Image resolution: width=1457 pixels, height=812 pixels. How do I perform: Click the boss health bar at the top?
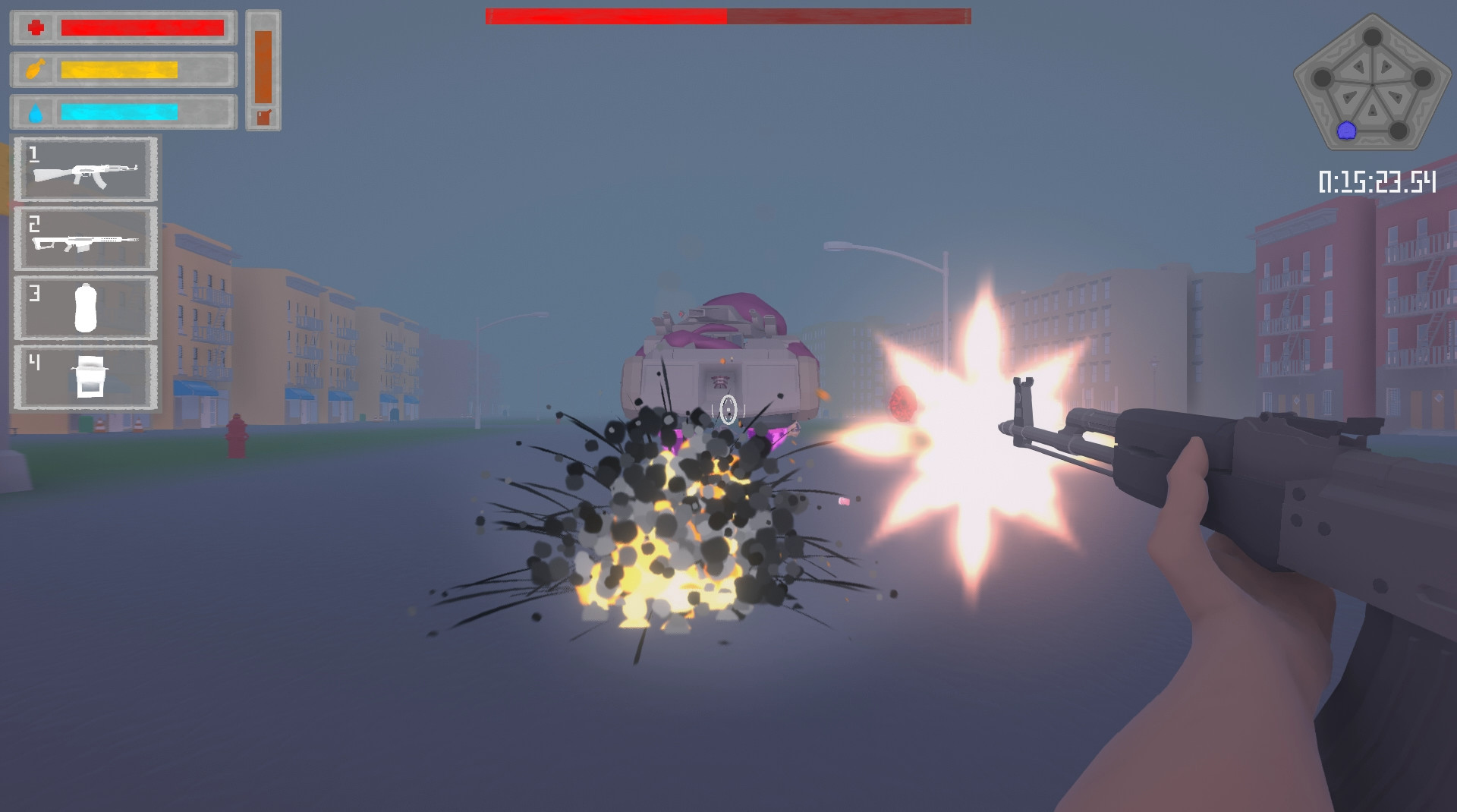point(727,14)
